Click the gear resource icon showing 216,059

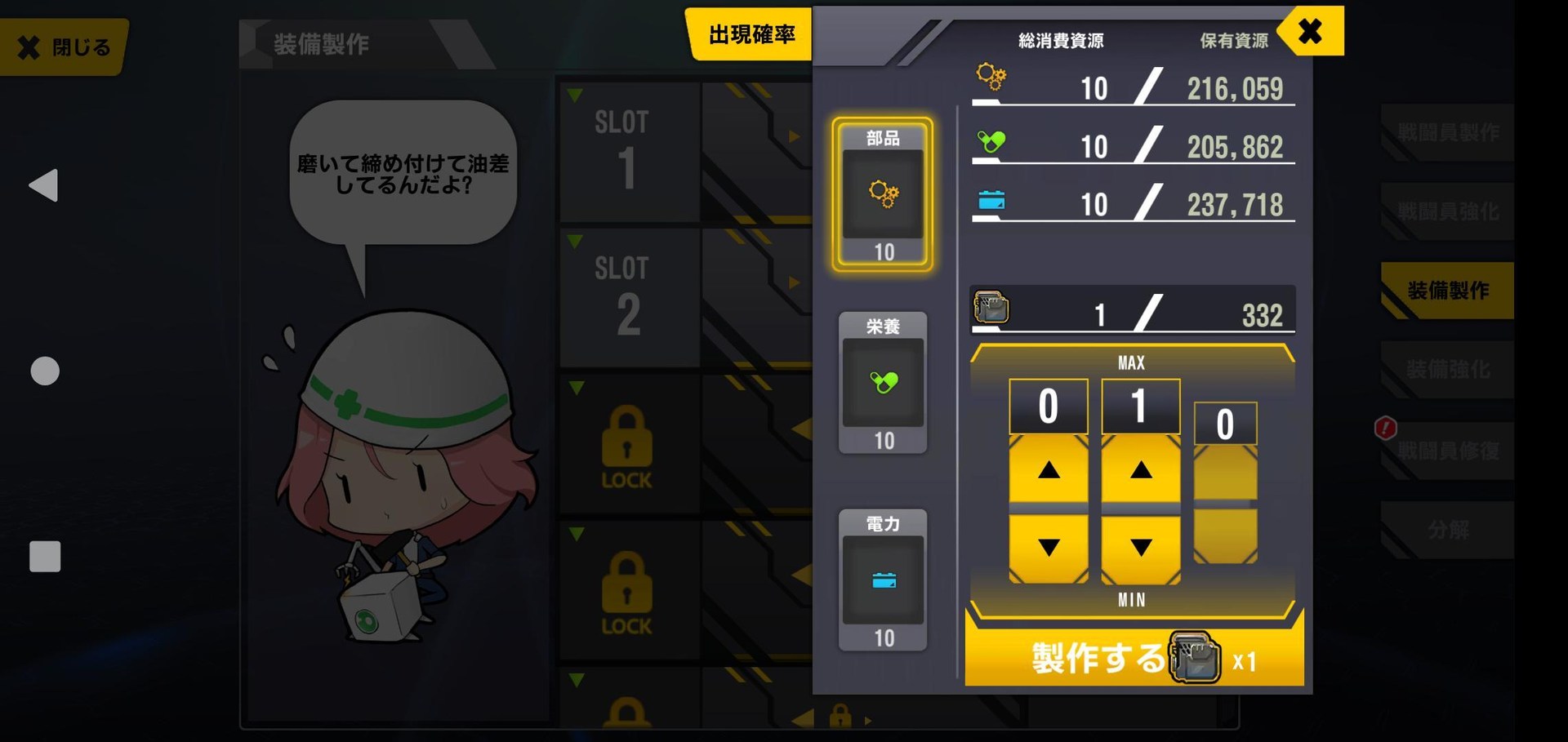[x=991, y=78]
